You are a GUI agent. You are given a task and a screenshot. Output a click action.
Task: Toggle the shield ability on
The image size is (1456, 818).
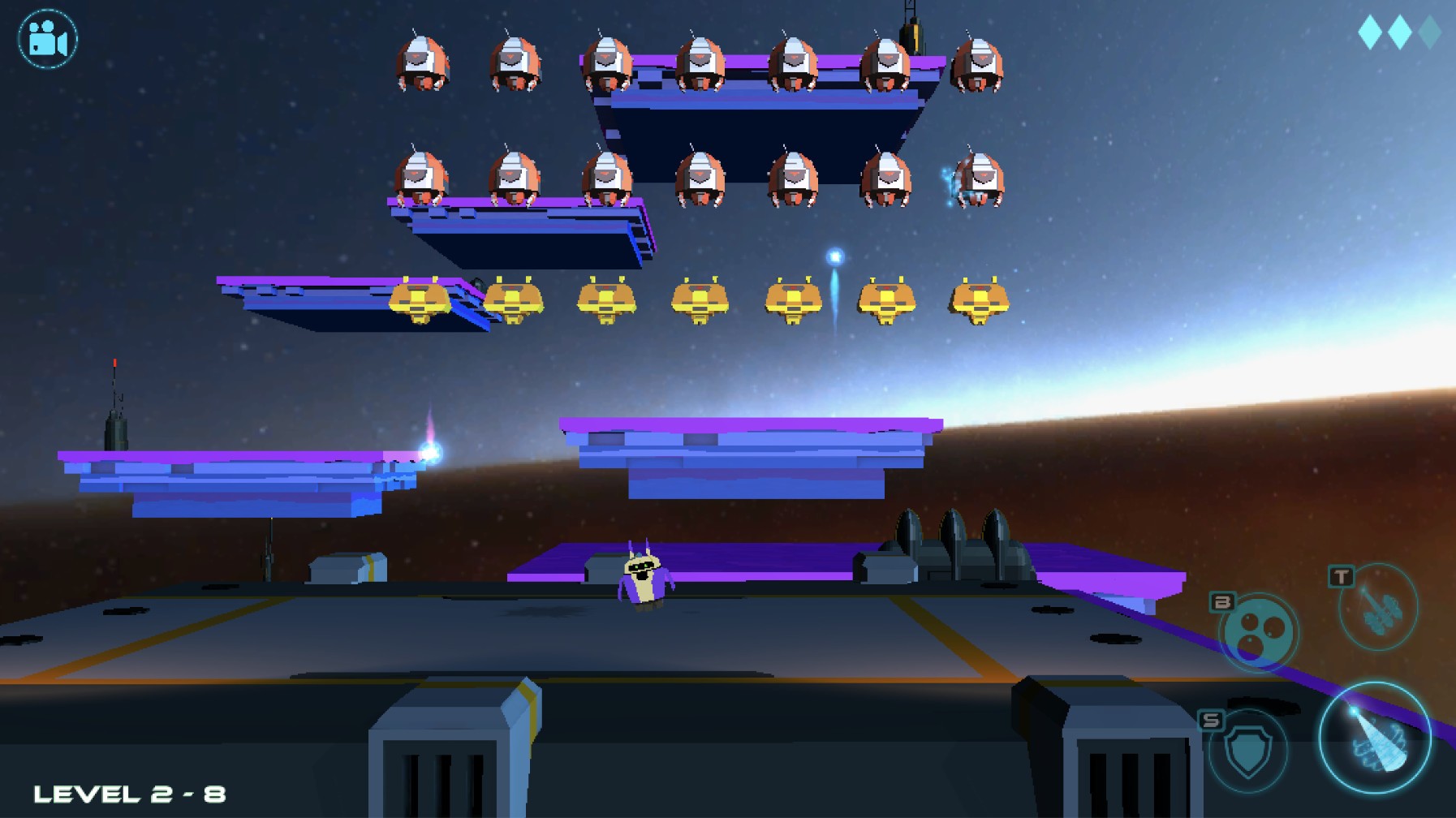pos(1247,752)
